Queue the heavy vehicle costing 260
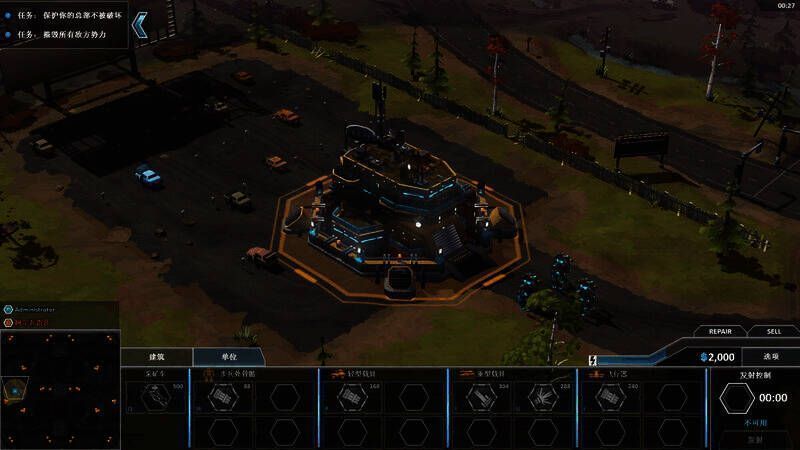This screenshot has height=450, width=800. coord(545,397)
